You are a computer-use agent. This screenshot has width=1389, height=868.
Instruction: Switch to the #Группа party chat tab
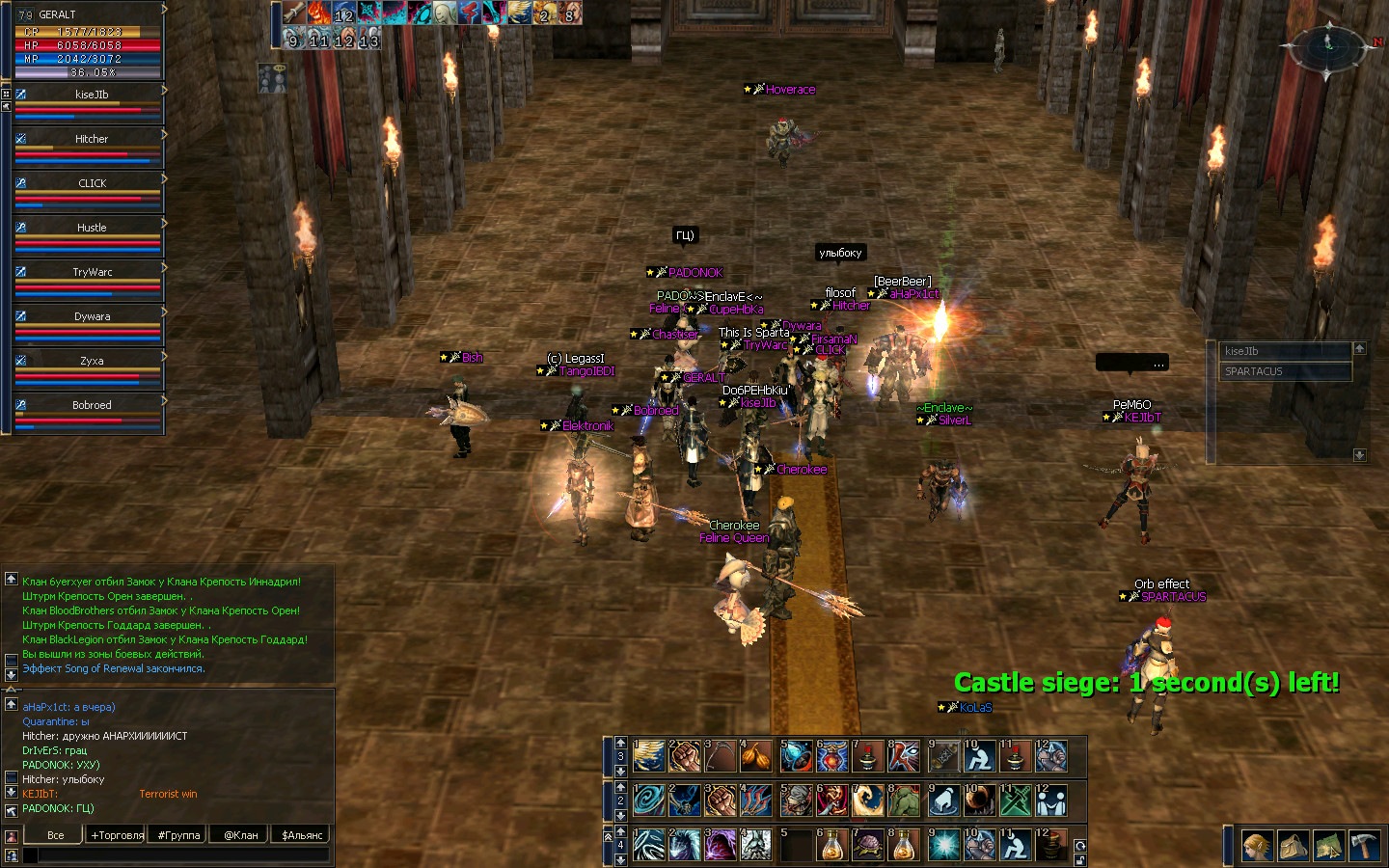point(178,835)
